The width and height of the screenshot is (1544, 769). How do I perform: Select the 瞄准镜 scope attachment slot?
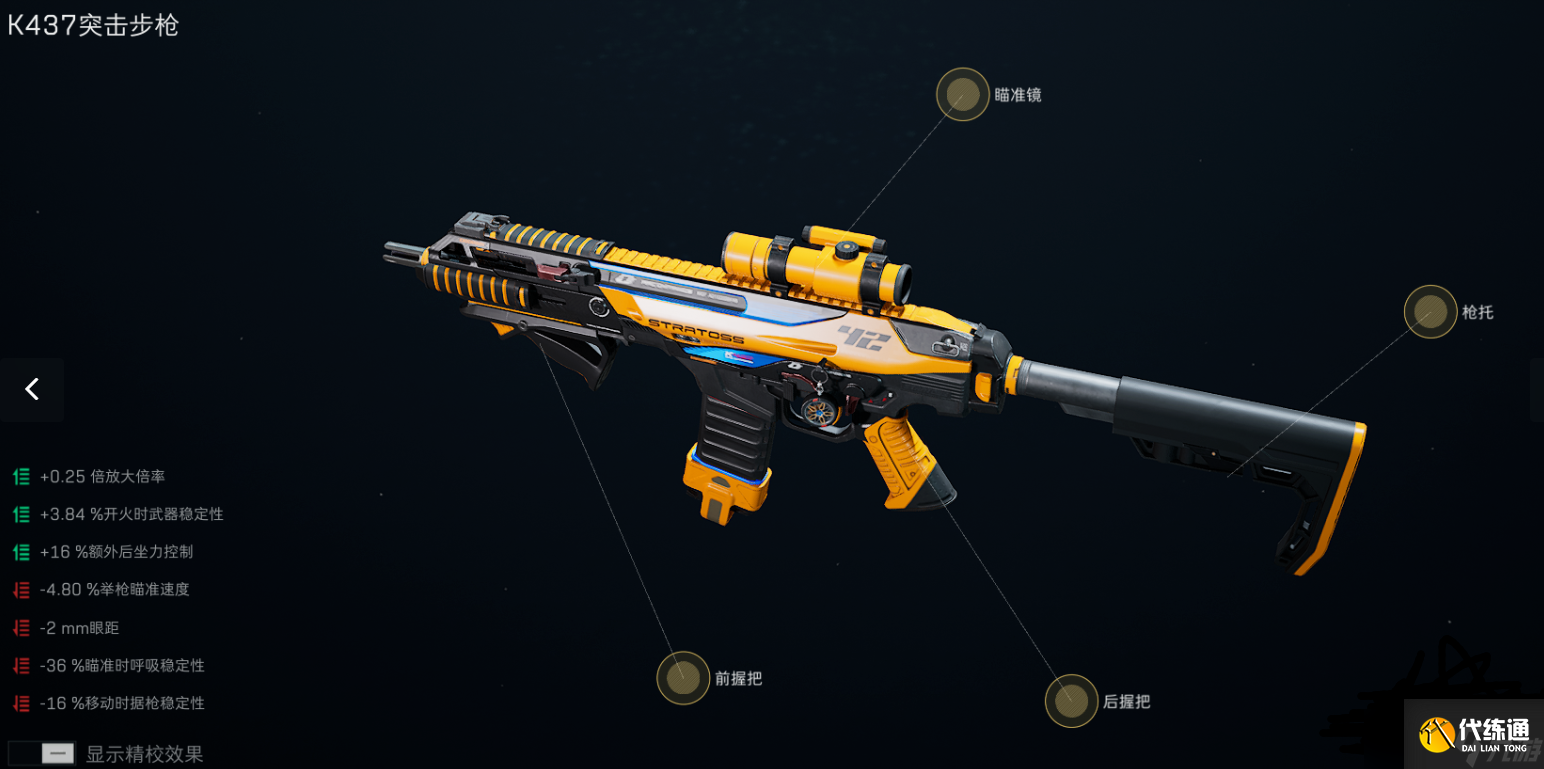click(x=962, y=95)
